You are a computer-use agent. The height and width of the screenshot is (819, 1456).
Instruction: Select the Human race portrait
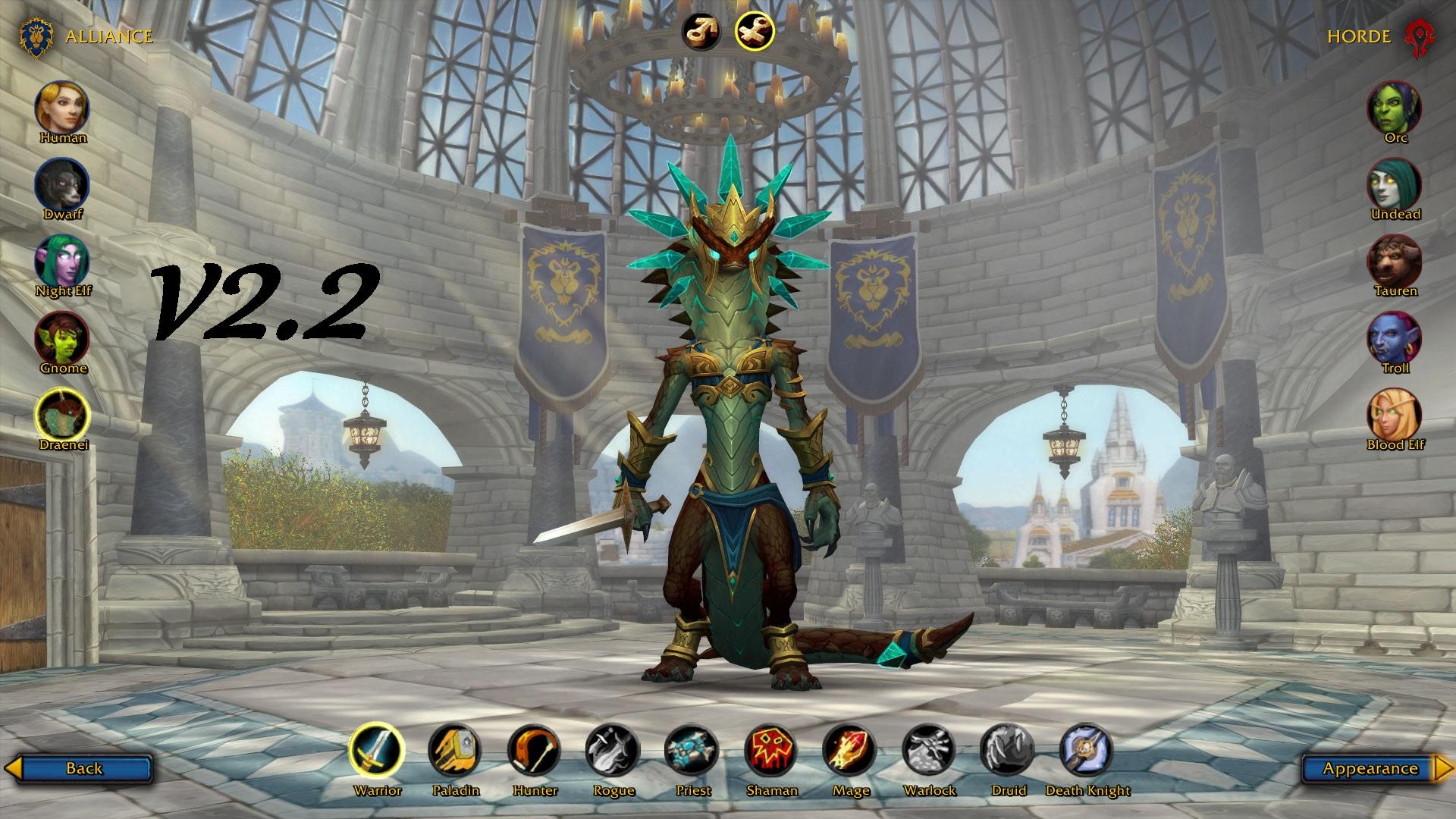[x=63, y=107]
